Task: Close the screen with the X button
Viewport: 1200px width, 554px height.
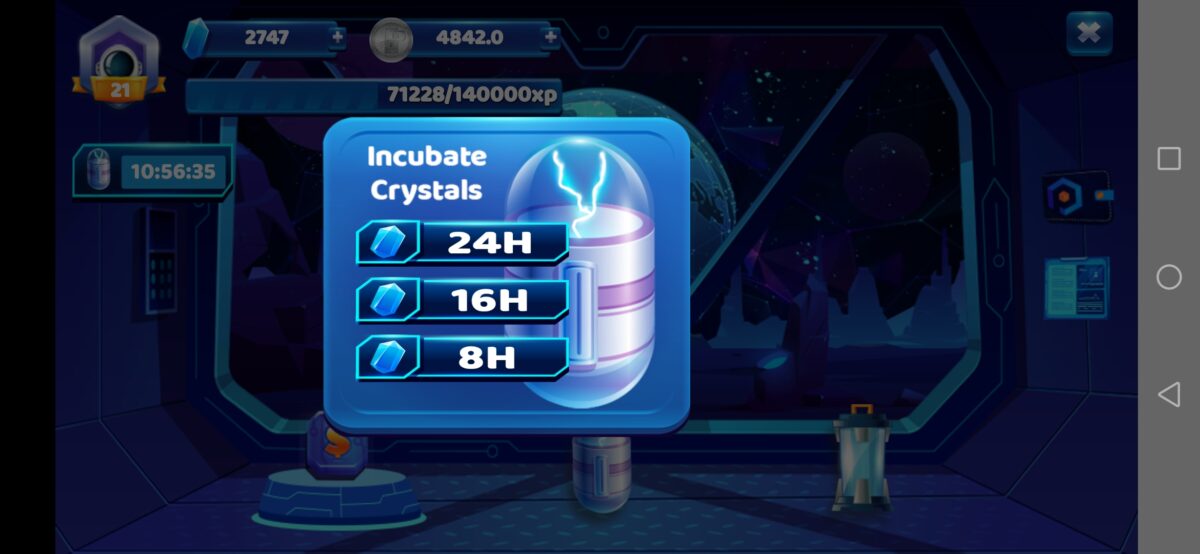Action: 1089,34
